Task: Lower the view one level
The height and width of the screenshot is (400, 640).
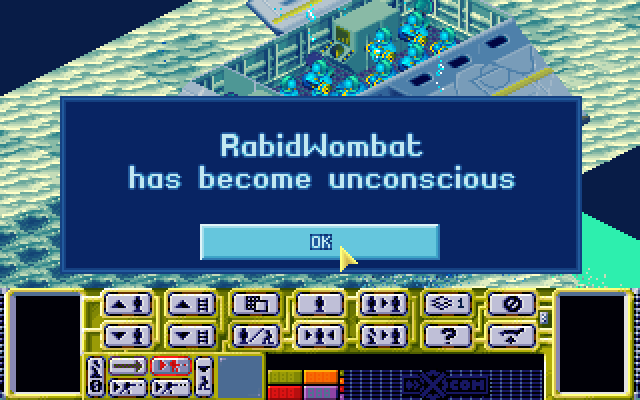Action: click(x=191, y=334)
